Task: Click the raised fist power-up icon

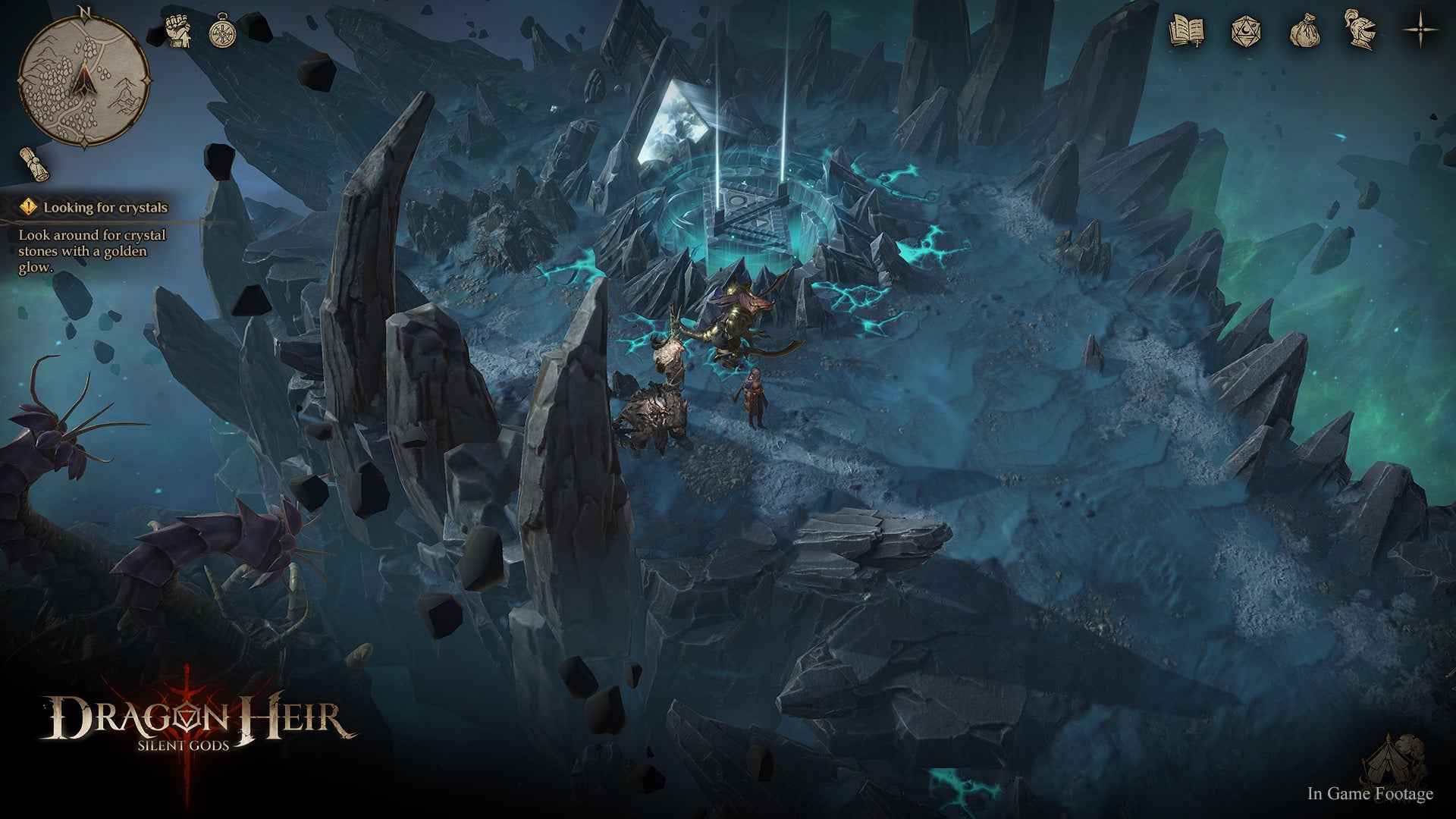Action: coord(178,32)
